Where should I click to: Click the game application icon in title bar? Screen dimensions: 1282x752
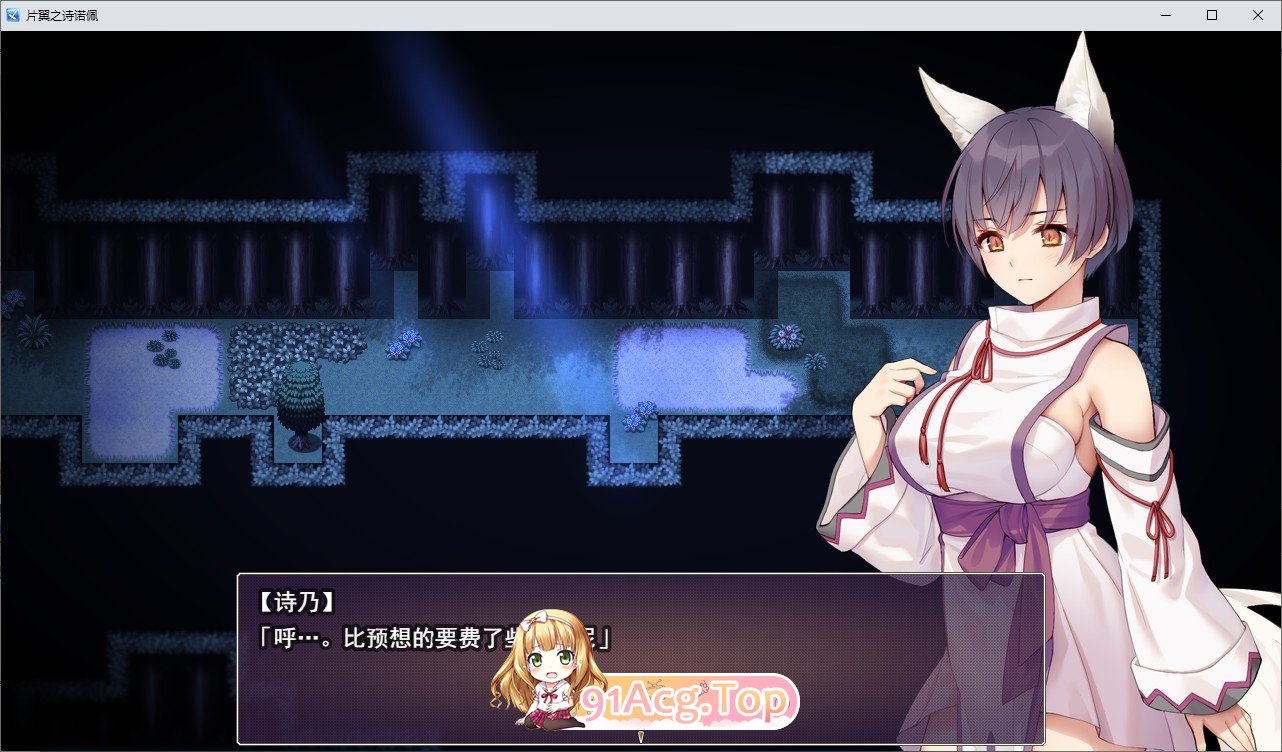11,14
